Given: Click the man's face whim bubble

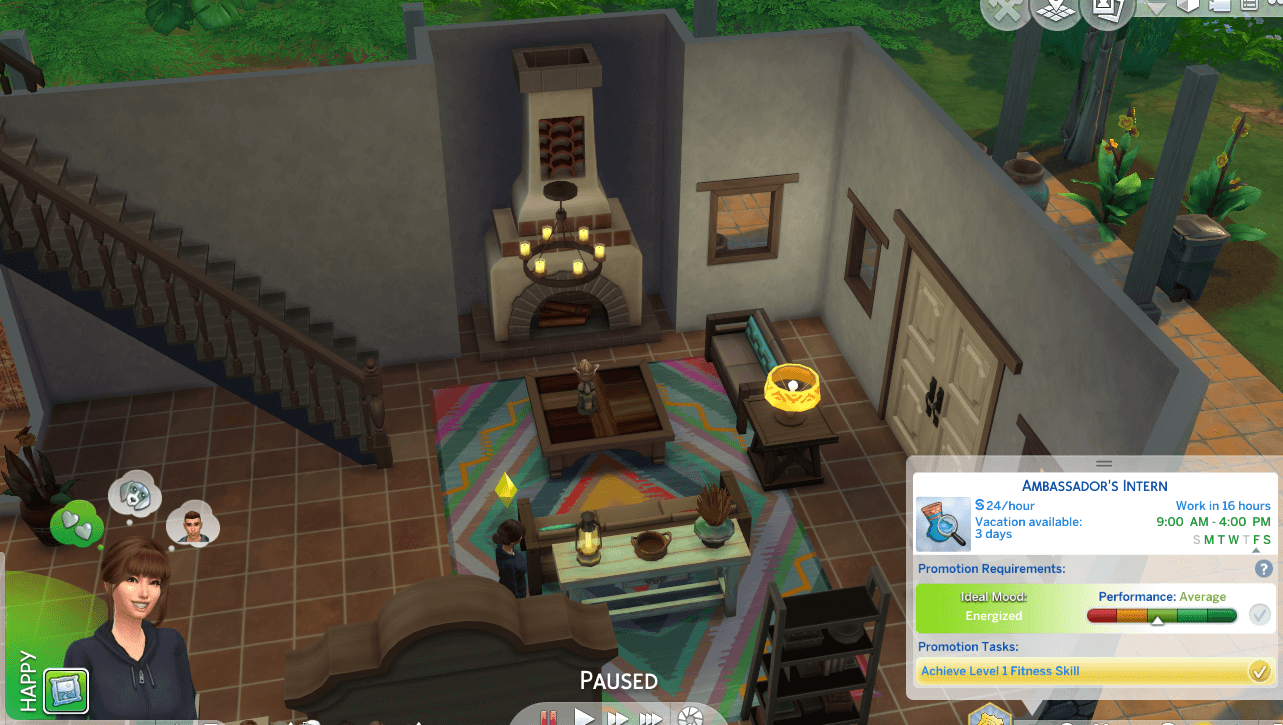Looking at the screenshot, I should (x=192, y=523).
